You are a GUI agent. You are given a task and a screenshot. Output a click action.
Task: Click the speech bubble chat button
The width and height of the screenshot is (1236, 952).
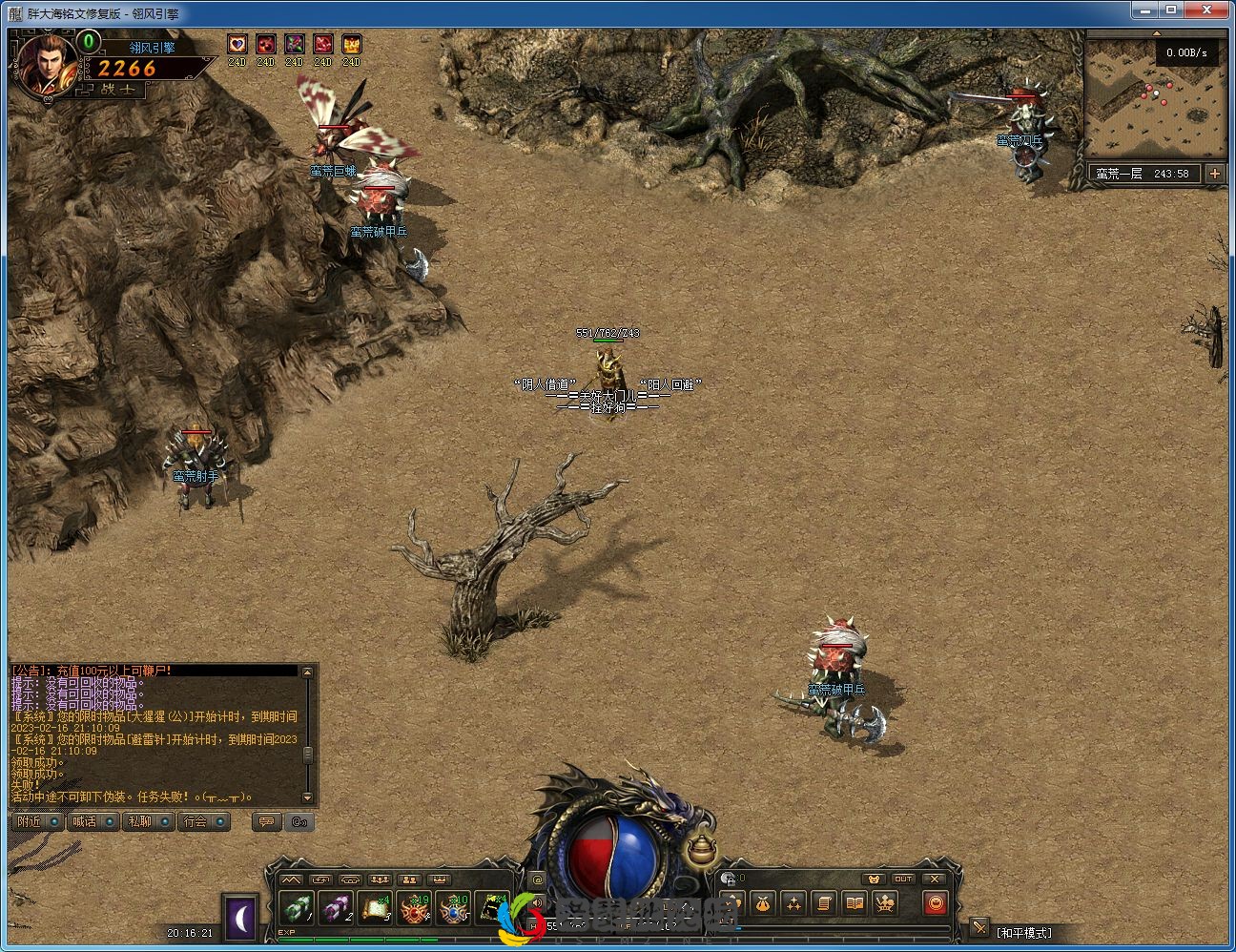[267, 821]
